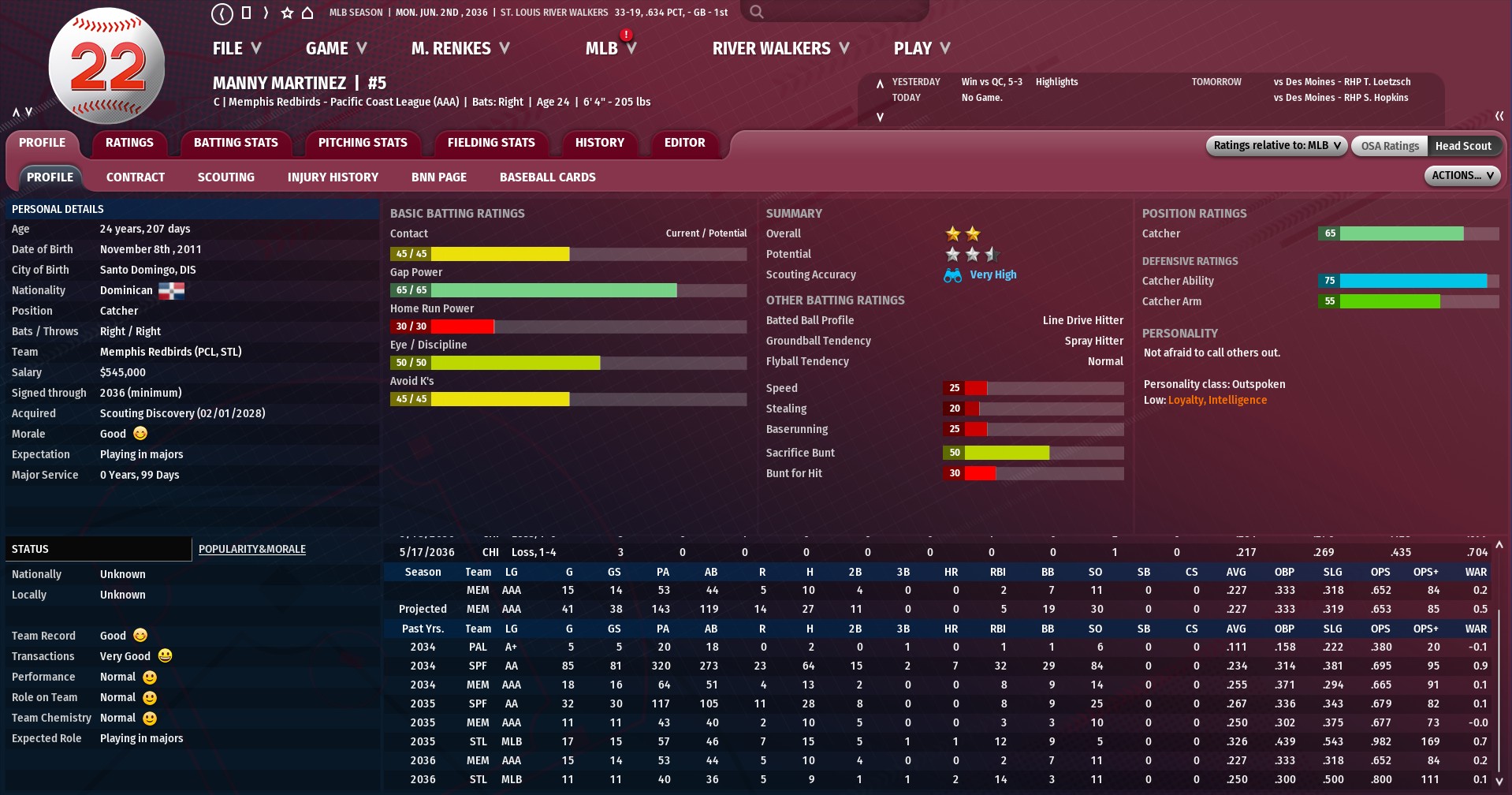
Task: Open the RIVER WALKERS team menu
Action: click(780, 49)
